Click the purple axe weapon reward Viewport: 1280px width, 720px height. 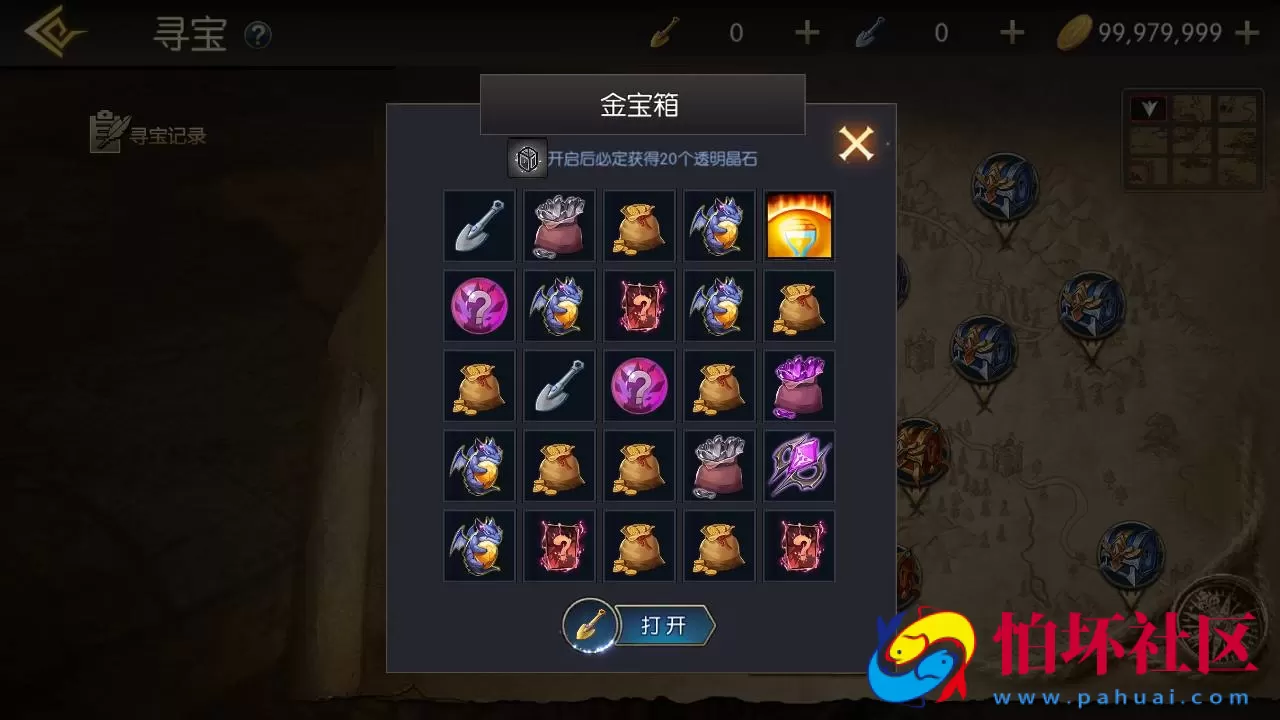point(798,466)
